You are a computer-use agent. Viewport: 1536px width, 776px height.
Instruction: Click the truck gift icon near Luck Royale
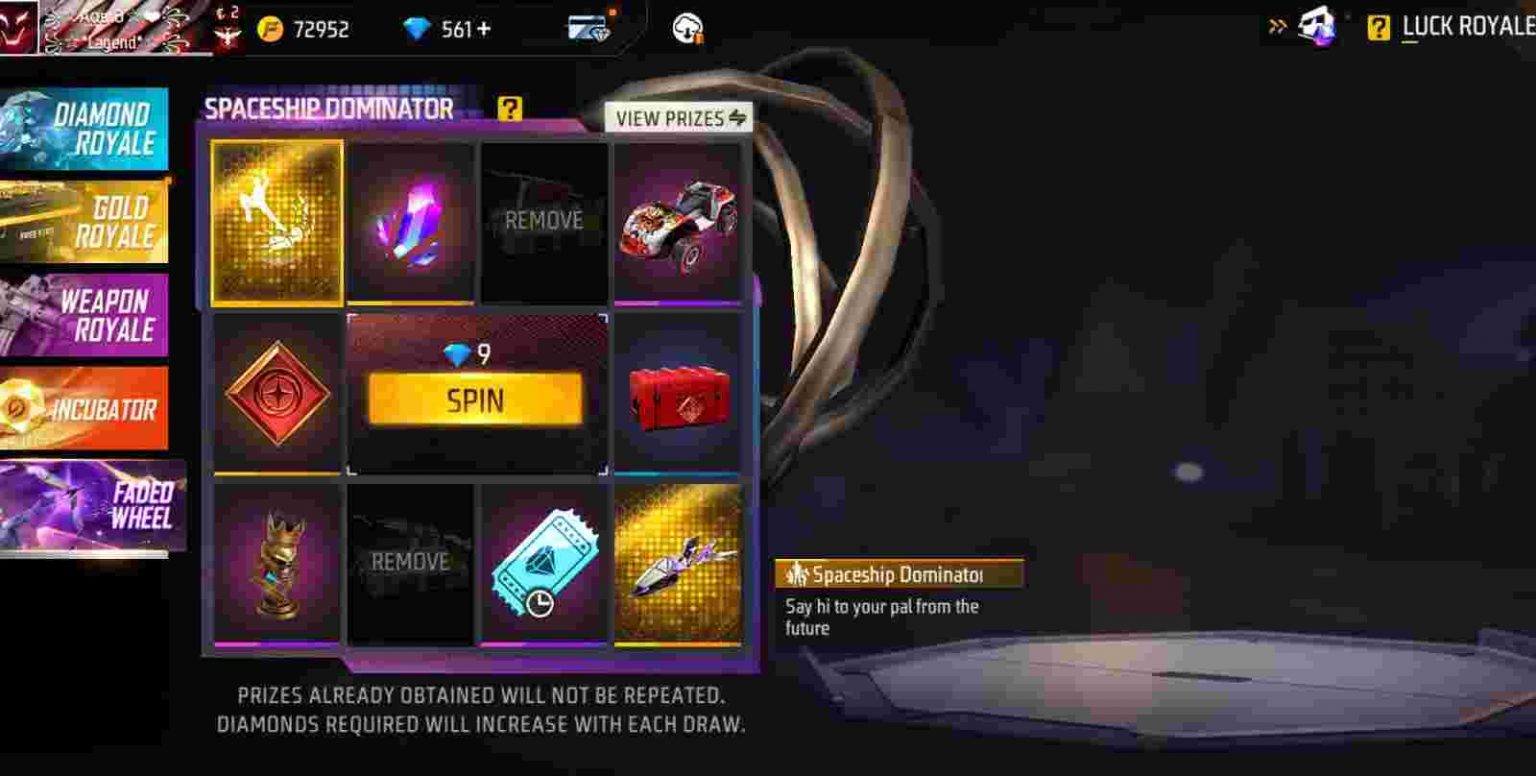(x=1314, y=27)
